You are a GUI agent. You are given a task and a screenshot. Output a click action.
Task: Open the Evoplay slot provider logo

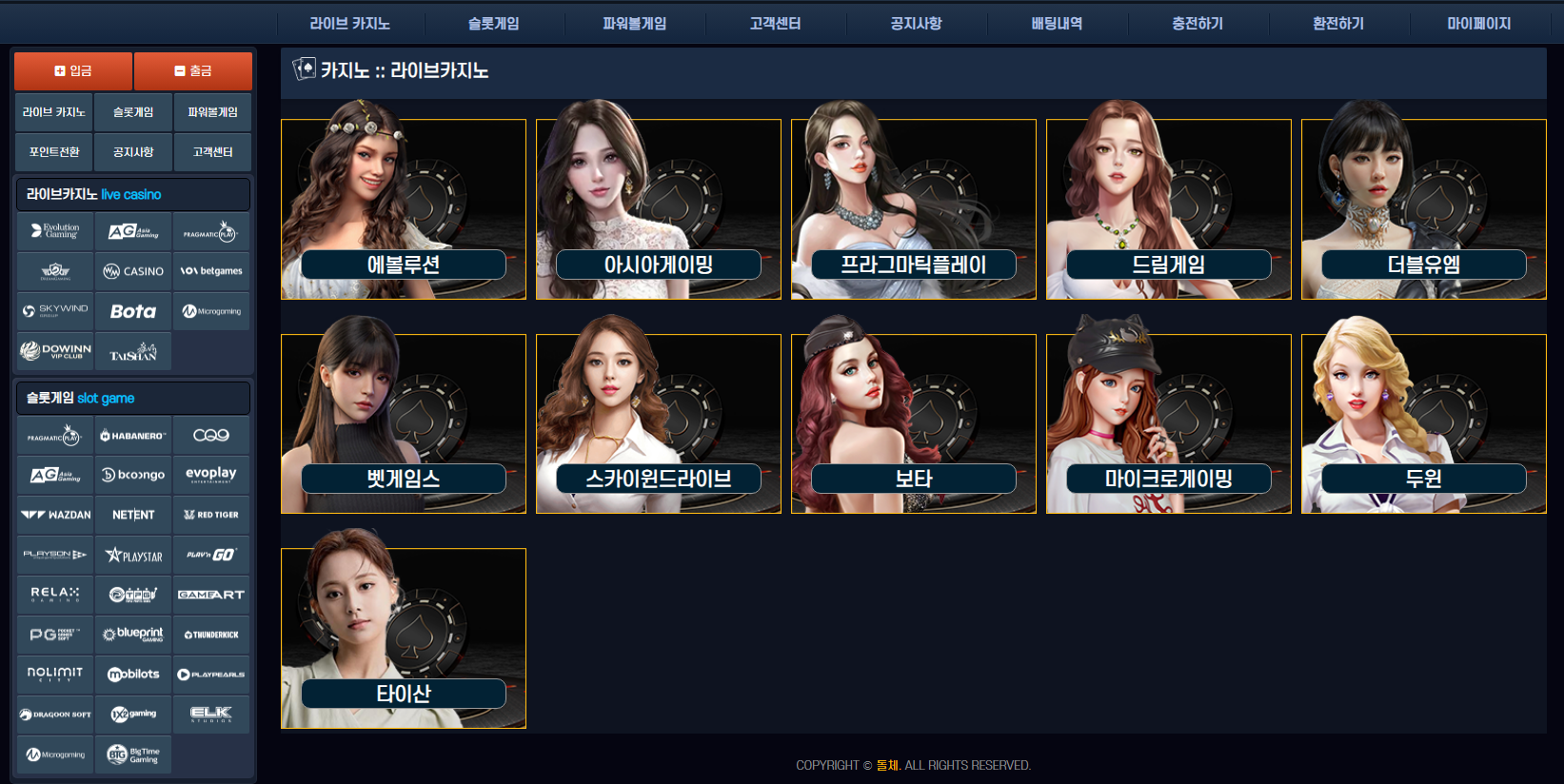pos(211,475)
